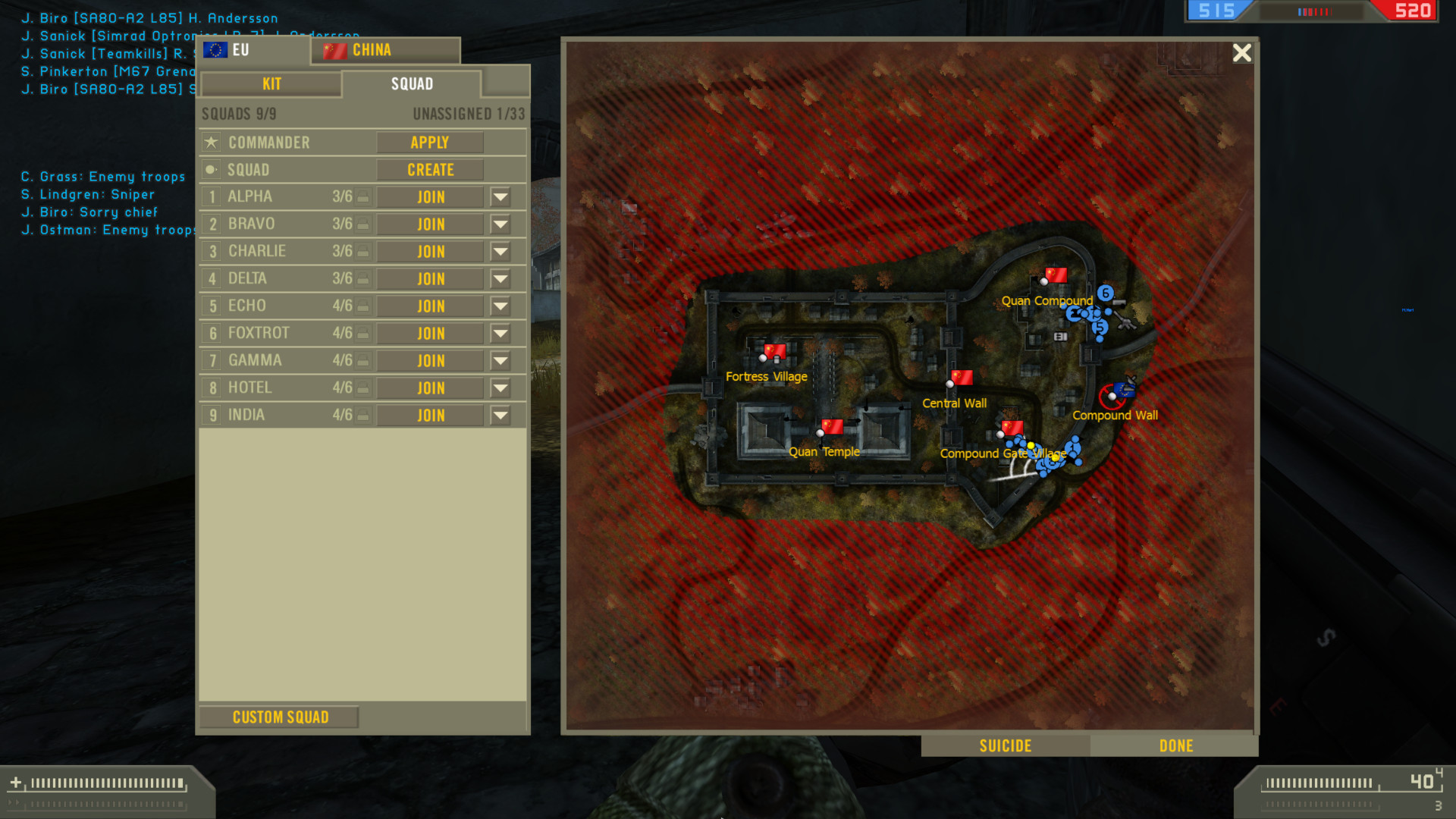Expand the GAMMA squad member list
The height and width of the screenshot is (819, 1456).
click(x=500, y=360)
